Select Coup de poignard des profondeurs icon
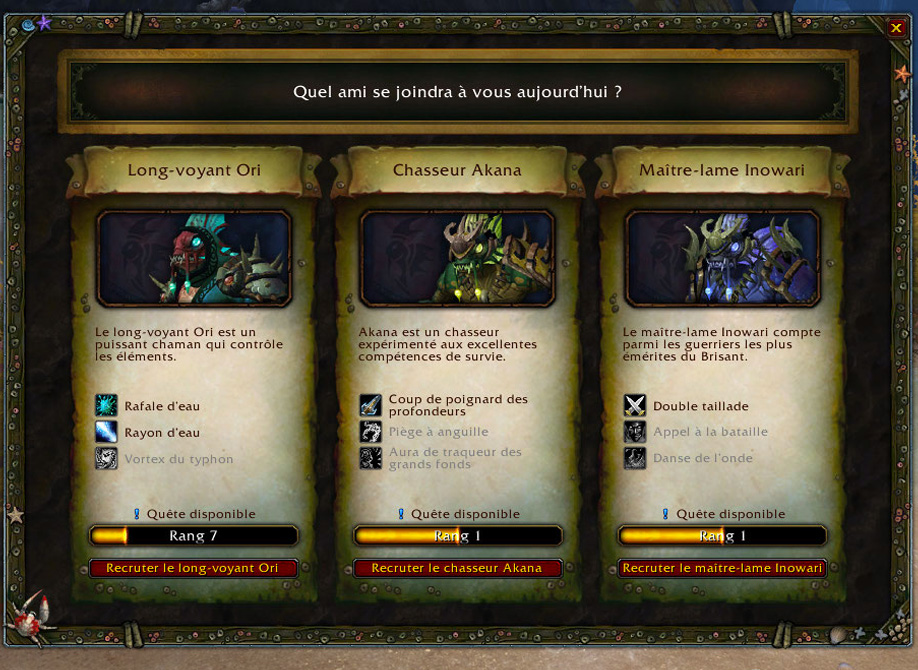 coord(371,405)
